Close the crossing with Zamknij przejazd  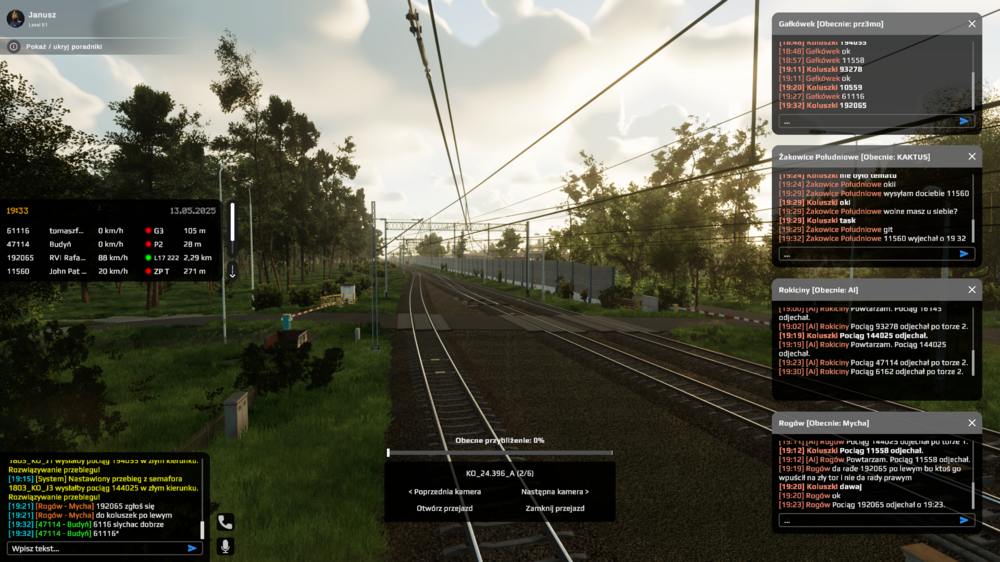click(555, 508)
